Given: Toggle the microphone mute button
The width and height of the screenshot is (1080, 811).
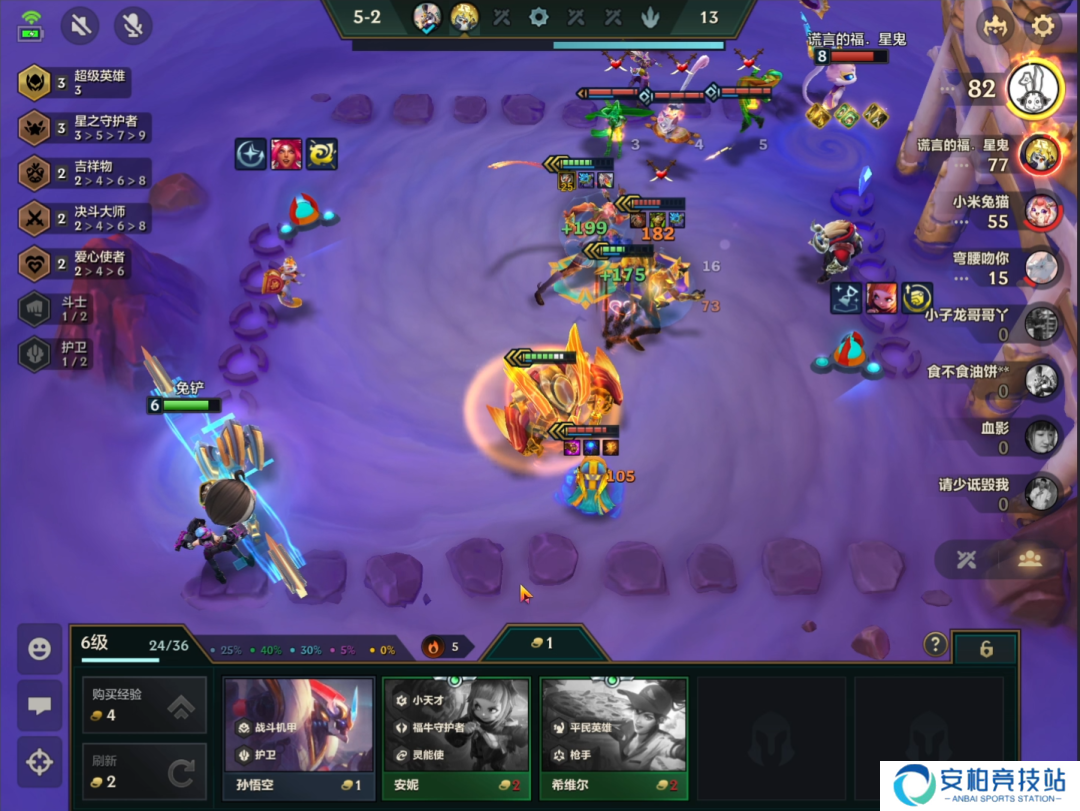Looking at the screenshot, I should (x=133, y=25).
